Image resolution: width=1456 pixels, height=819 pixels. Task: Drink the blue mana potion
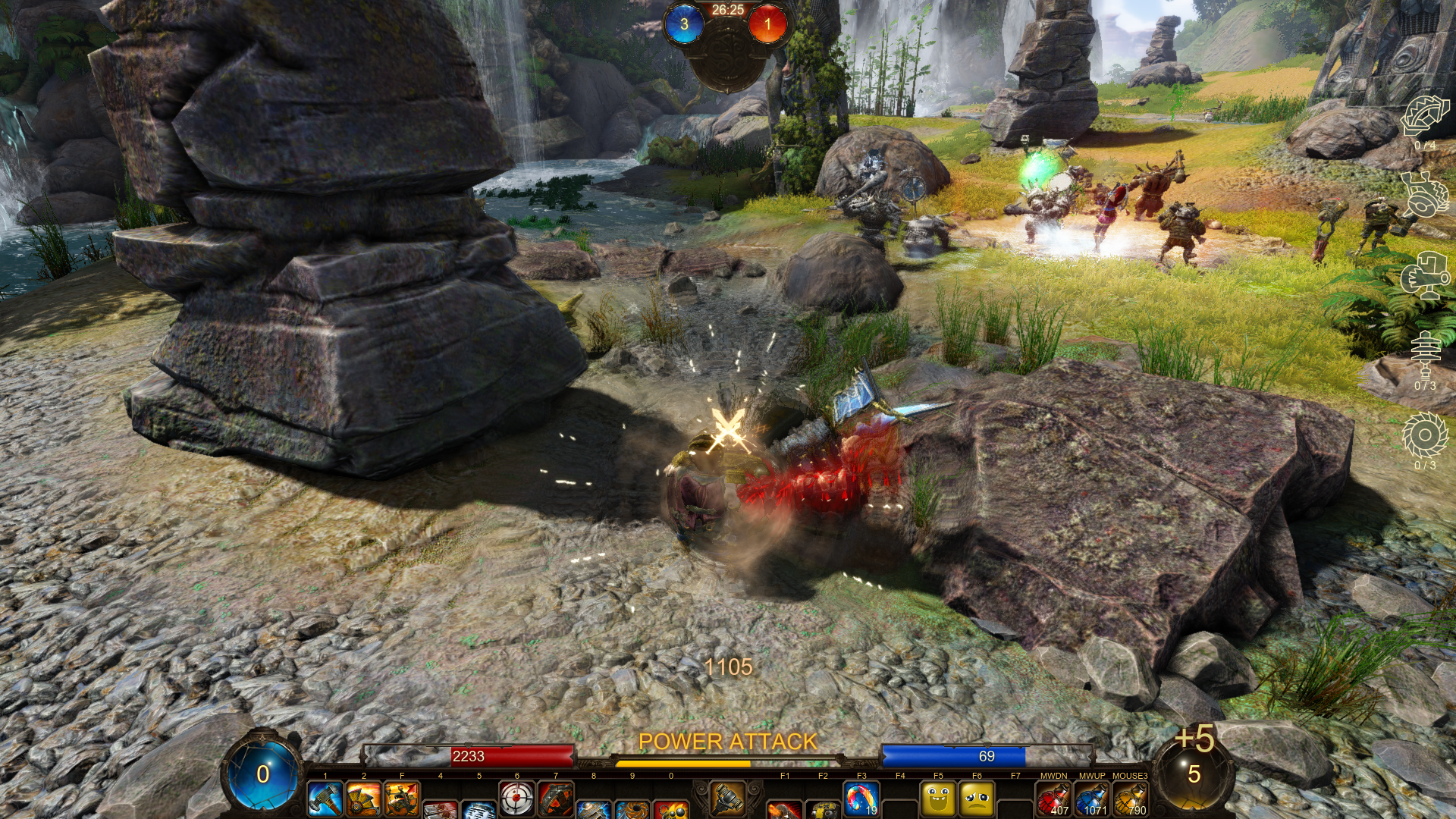tap(1092, 799)
